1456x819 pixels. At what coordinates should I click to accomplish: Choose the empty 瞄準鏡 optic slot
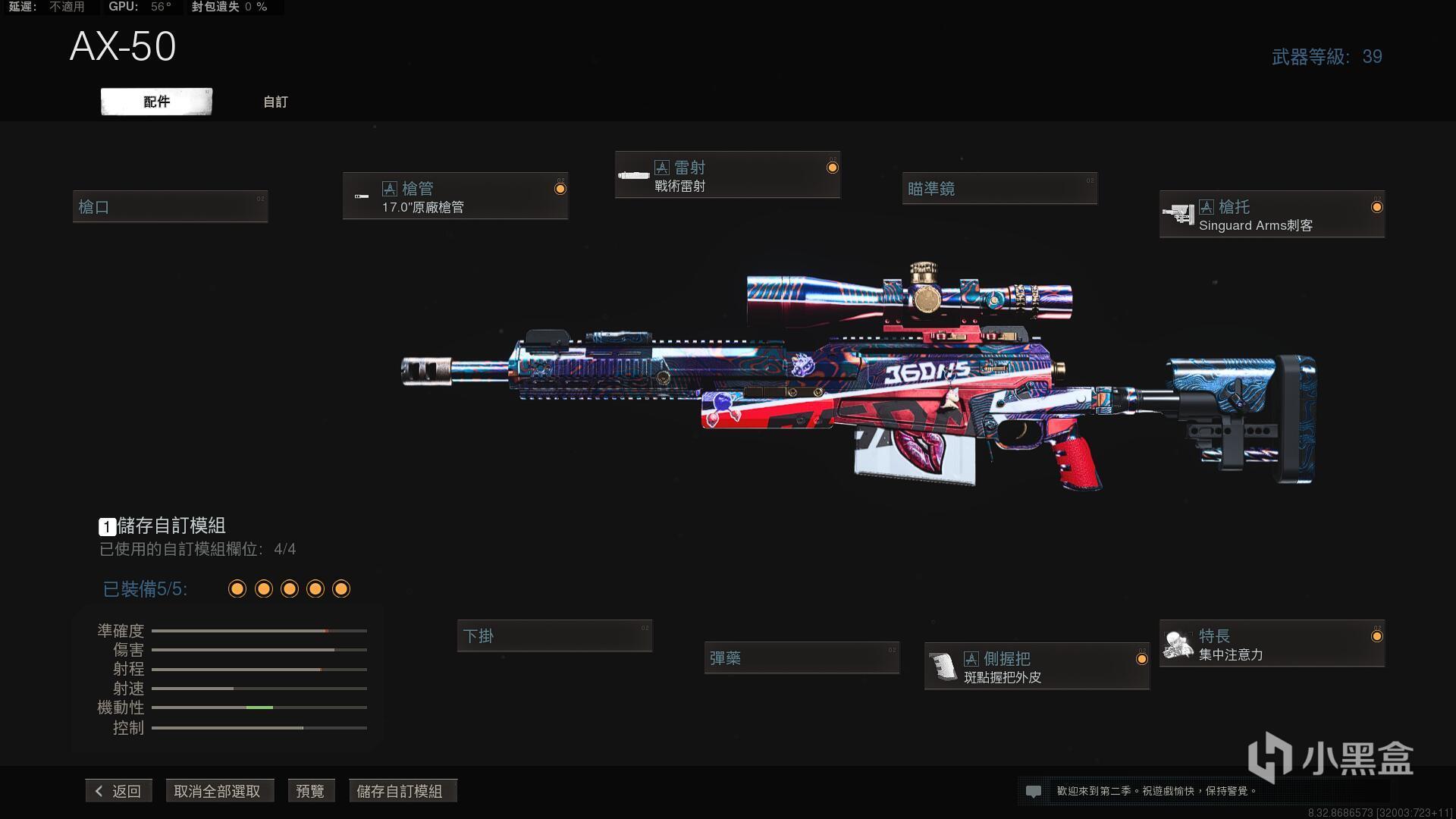pyautogui.click(x=999, y=189)
